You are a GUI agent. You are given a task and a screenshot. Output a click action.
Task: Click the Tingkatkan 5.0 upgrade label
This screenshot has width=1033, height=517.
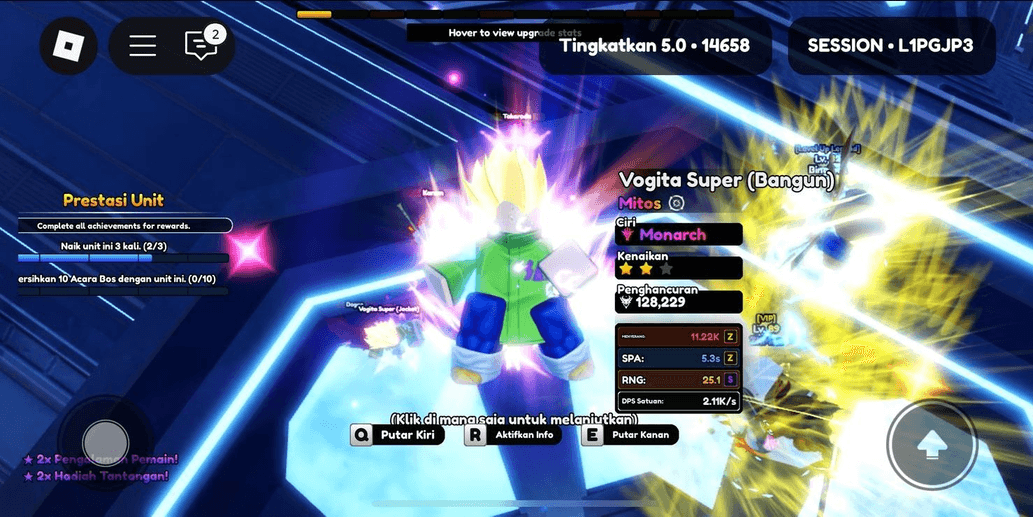(x=655, y=46)
